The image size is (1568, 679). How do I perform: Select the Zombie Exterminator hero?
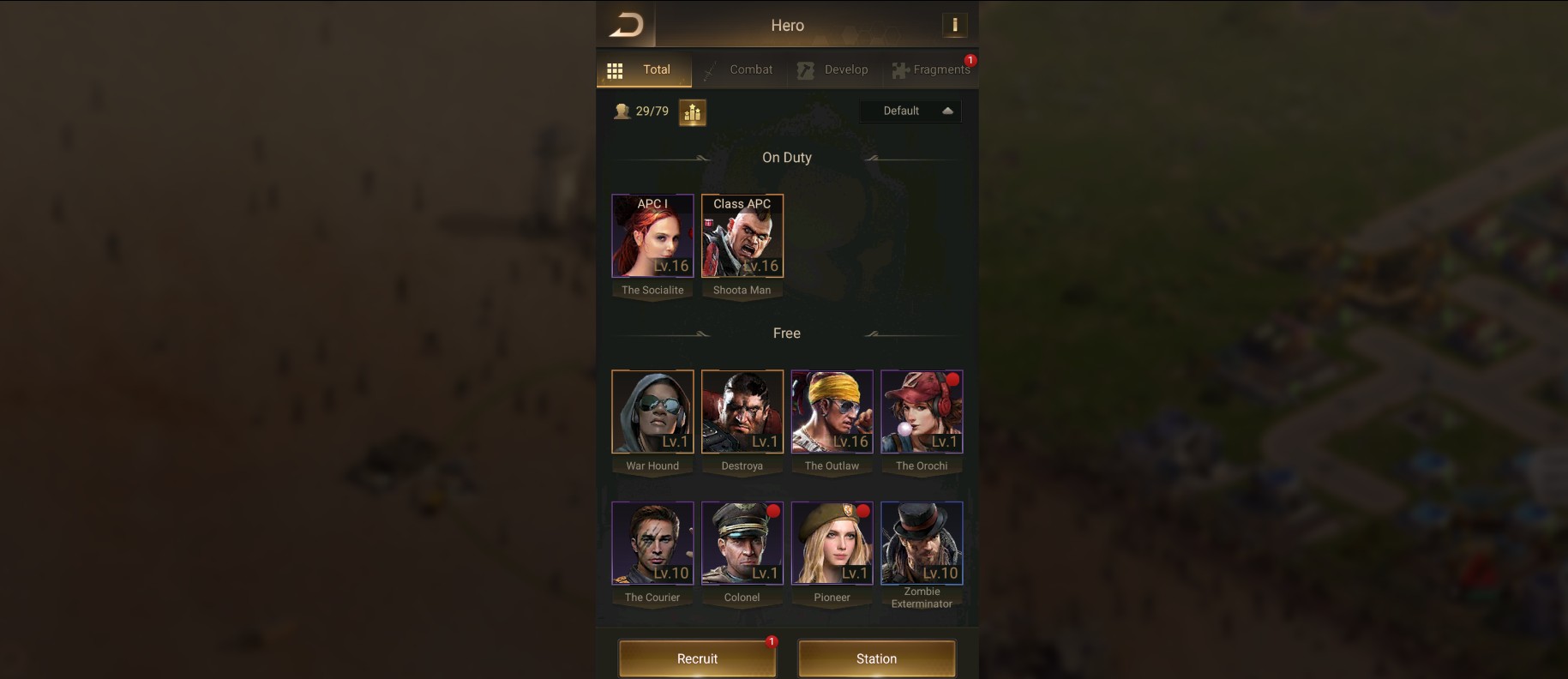click(922, 543)
